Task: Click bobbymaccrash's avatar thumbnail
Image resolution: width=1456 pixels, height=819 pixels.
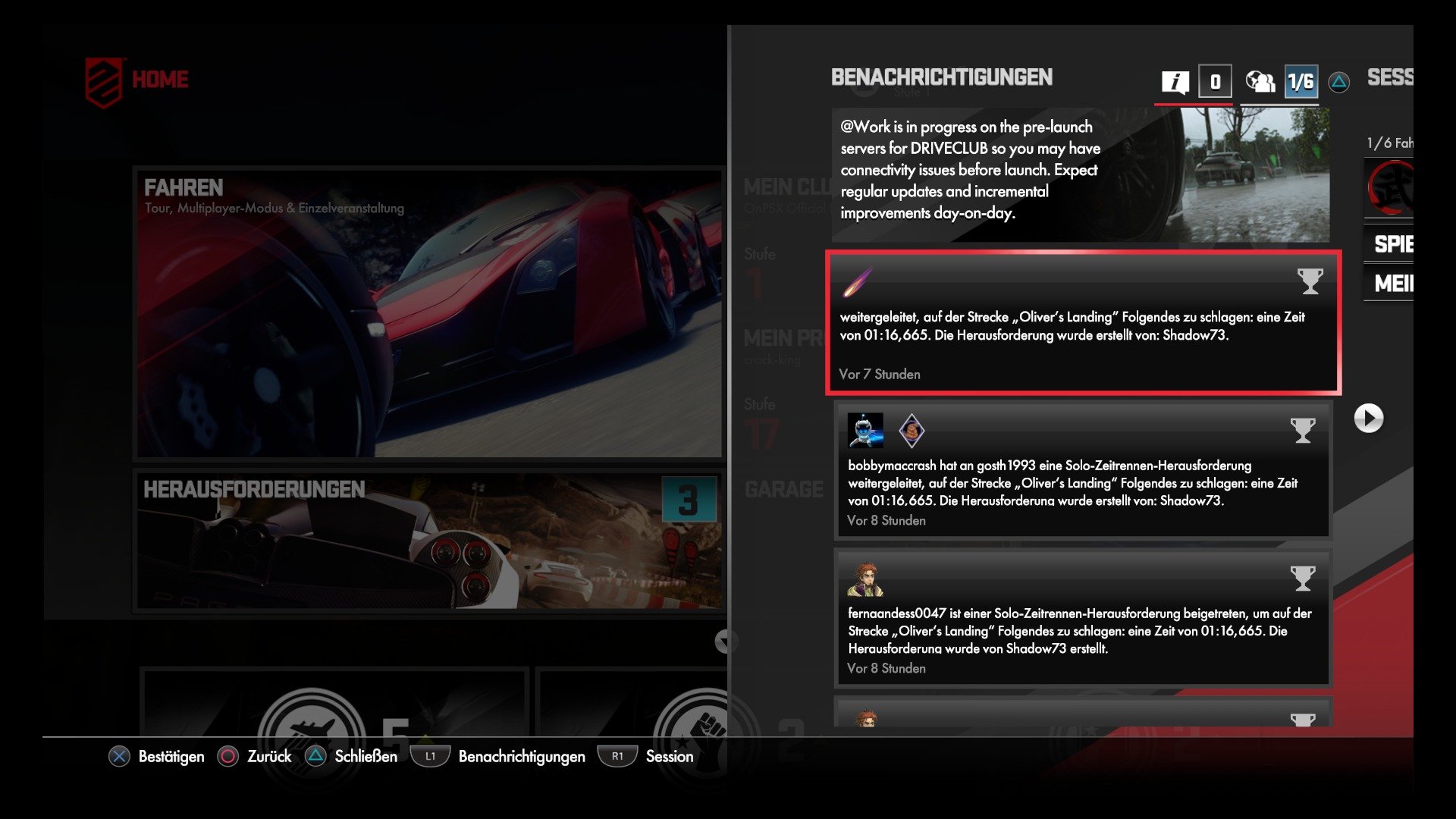Action: (864, 431)
